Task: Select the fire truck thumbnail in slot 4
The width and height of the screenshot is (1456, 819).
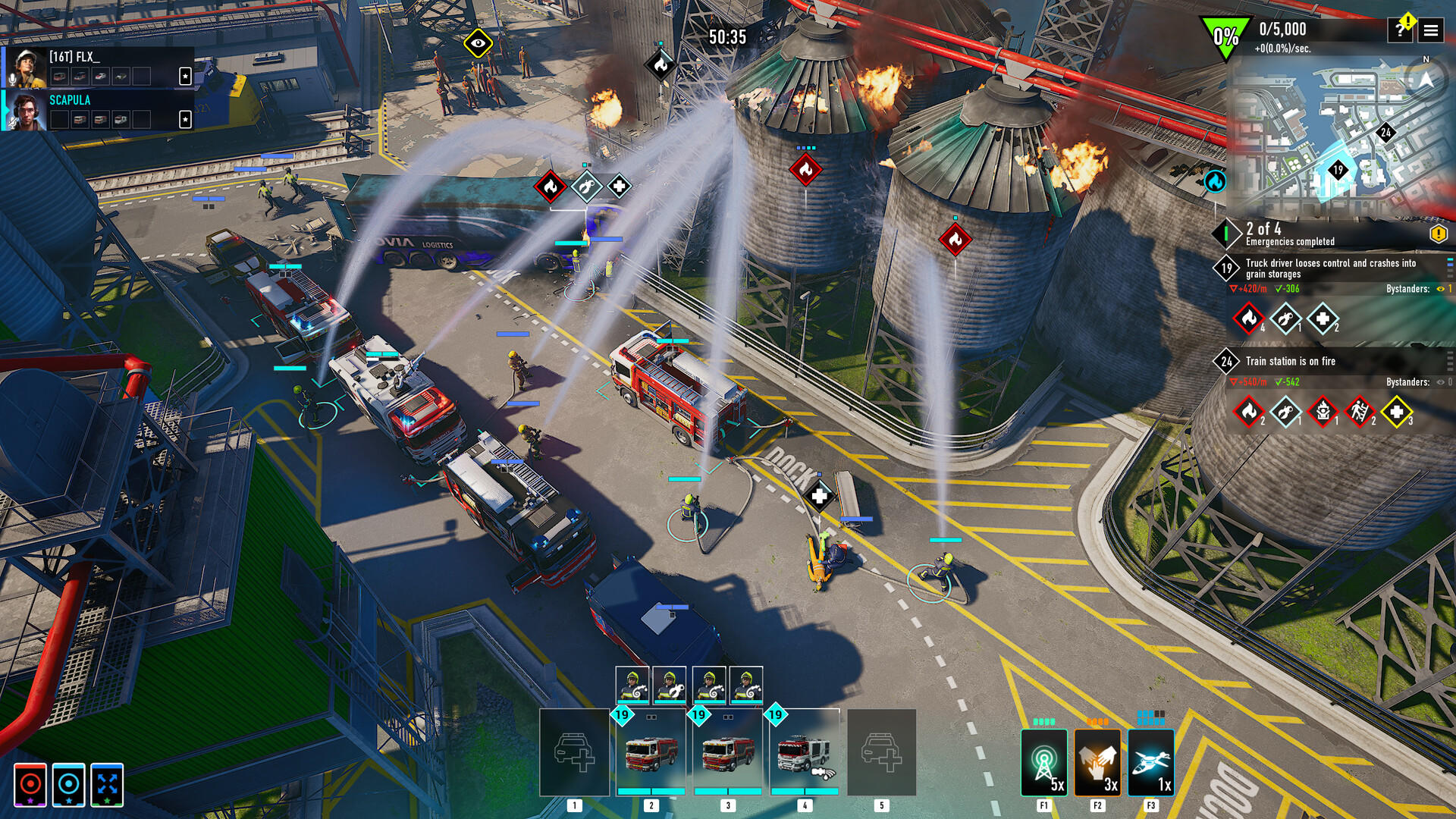Action: (x=805, y=751)
